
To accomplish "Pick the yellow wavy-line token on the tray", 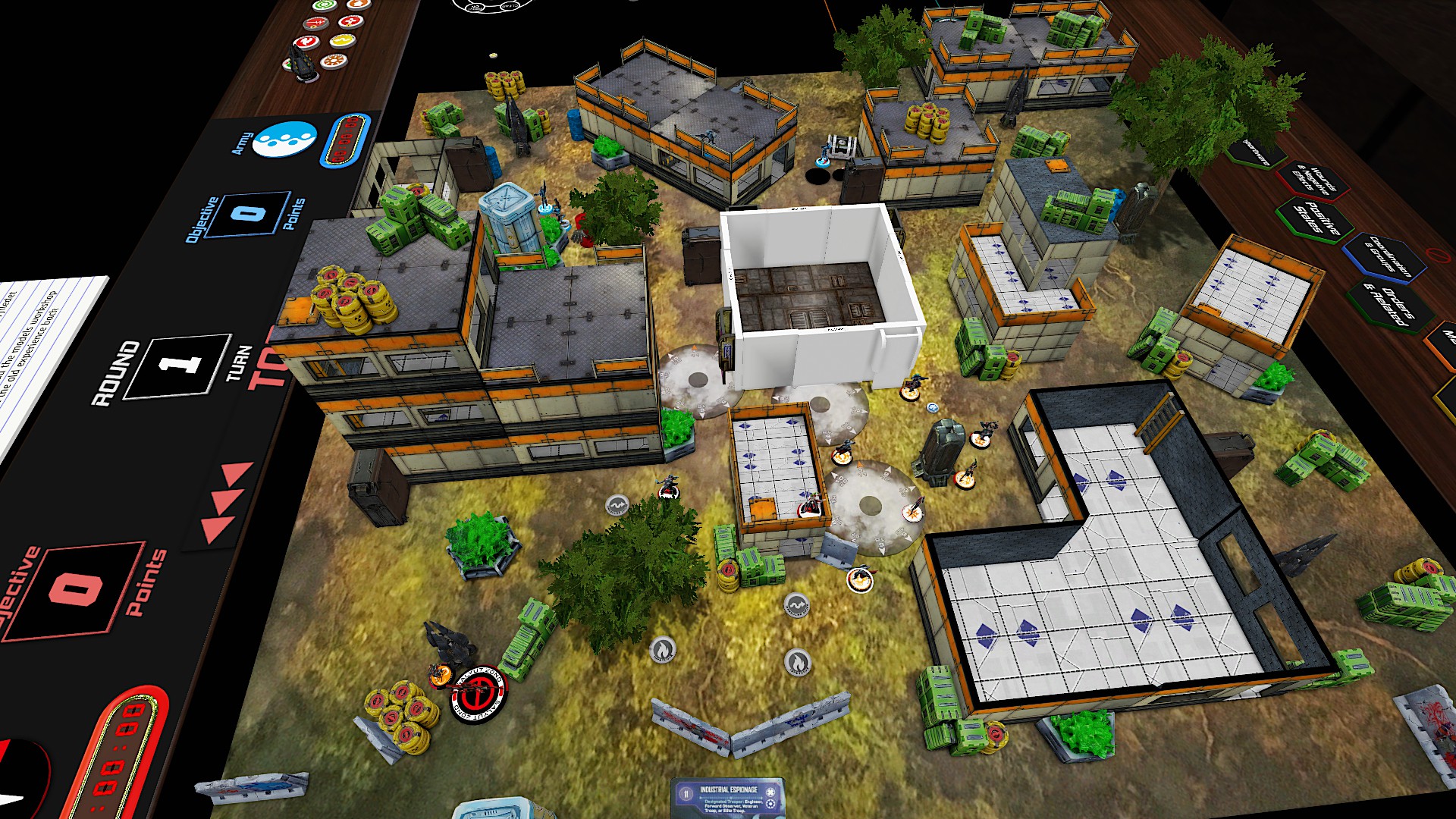I will 343,39.
